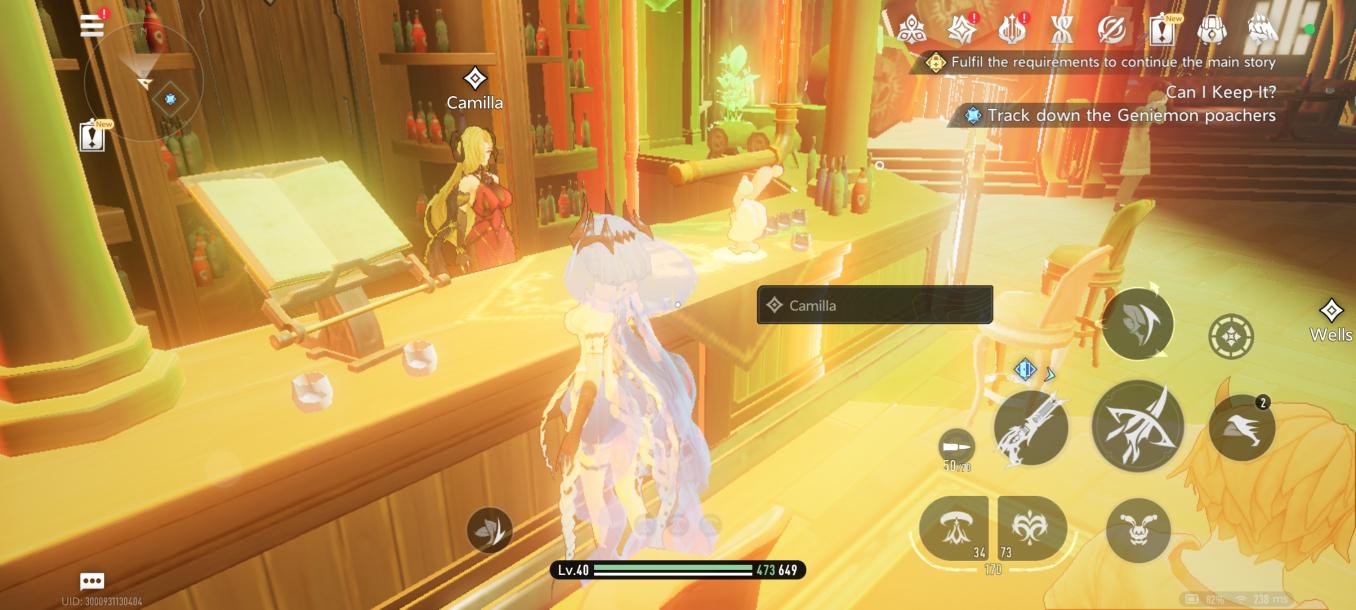The width and height of the screenshot is (1356, 610).
Task: Open the beast head icon with green dot
Action: 1263,31
